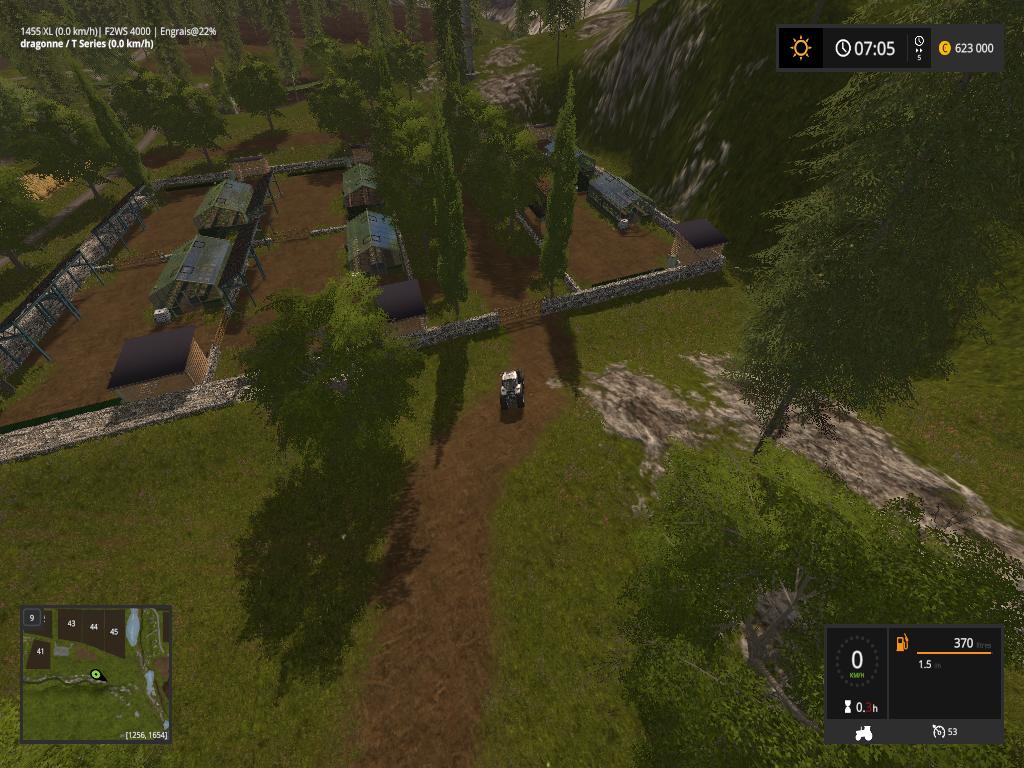1024x768 pixels.
Task: Click the time scale fast-forward icon
Action: pyautogui.click(x=919, y=47)
